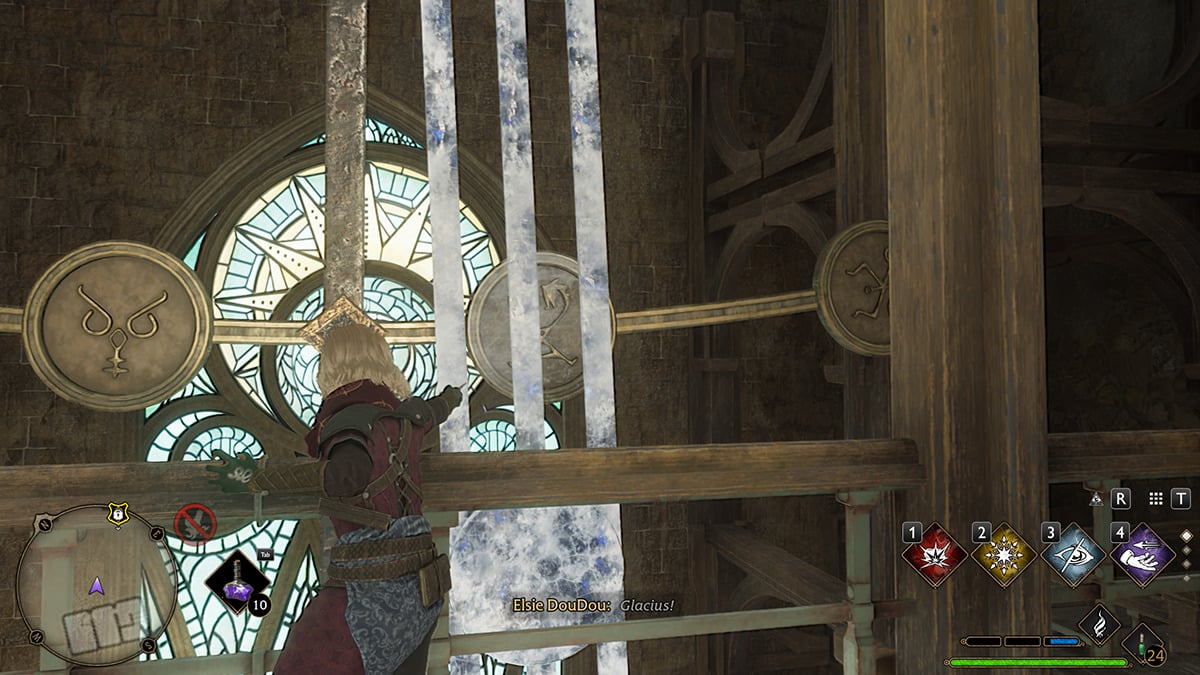The image size is (1200, 675).
Task: Click the crossed-out flying mount indicator
Action: (194, 524)
